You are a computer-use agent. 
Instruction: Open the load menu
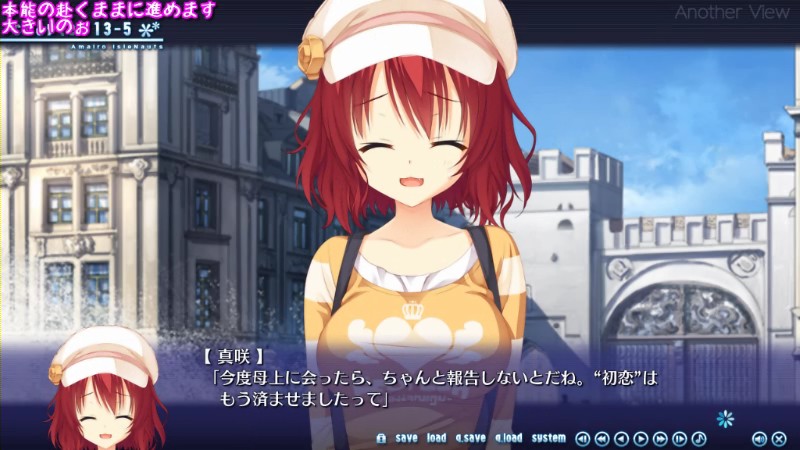click(x=436, y=438)
